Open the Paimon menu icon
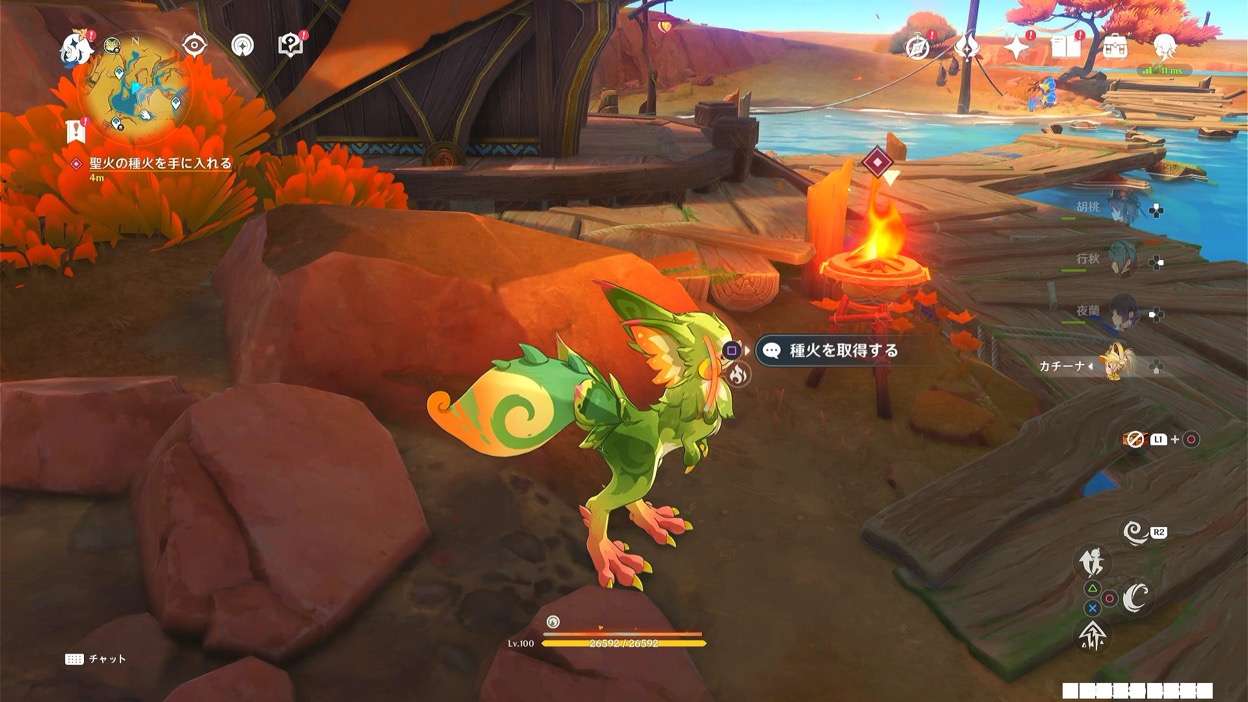Viewport: 1248px width, 702px height. tap(76, 46)
